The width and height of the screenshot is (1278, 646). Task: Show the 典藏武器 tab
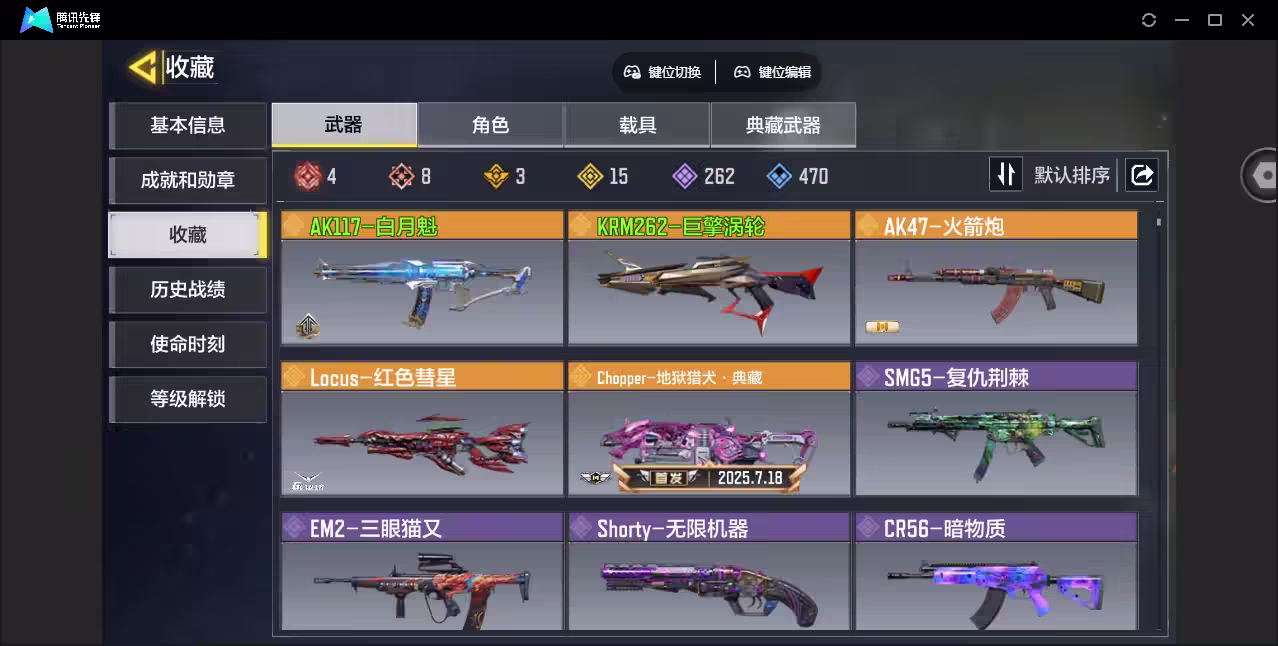coord(783,125)
